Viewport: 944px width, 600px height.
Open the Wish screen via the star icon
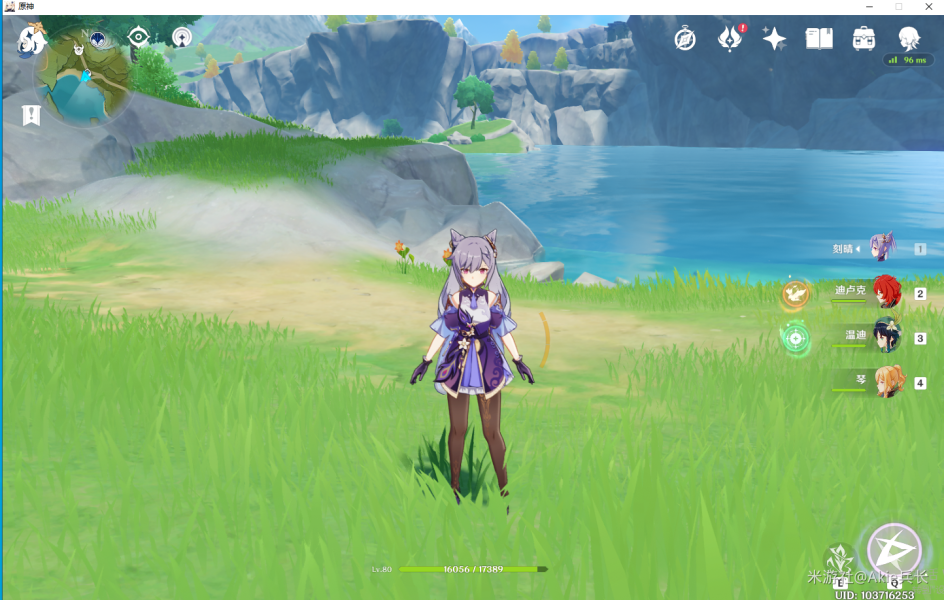click(774, 39)
